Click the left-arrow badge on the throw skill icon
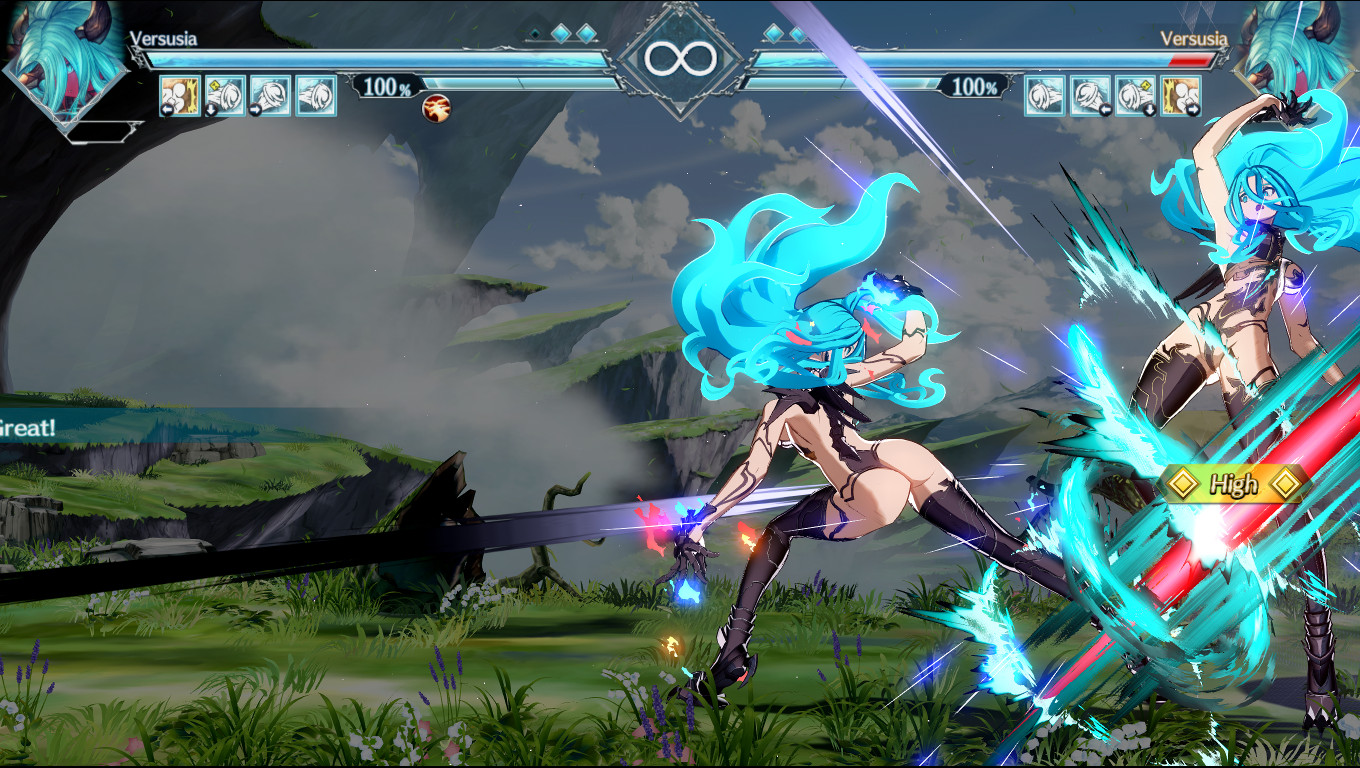Screen dimensions: 1360x768 pos(166,112)
